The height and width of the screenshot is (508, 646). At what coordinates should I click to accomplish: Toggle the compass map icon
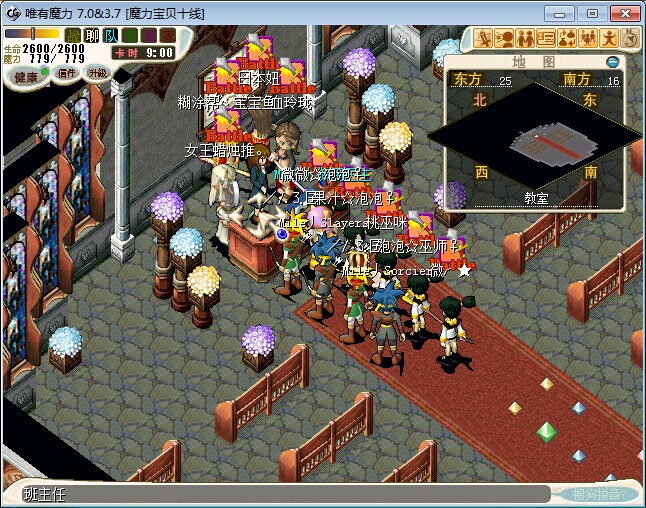(629, 39)
